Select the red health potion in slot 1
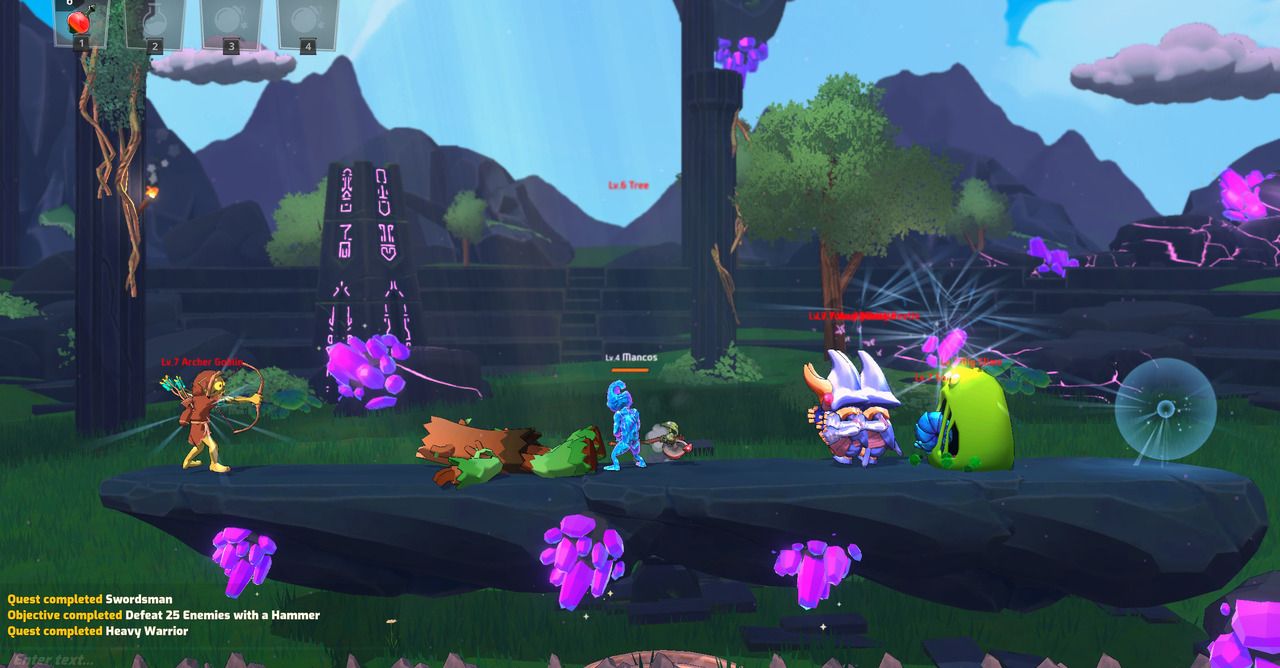 [x=81, y=20]
